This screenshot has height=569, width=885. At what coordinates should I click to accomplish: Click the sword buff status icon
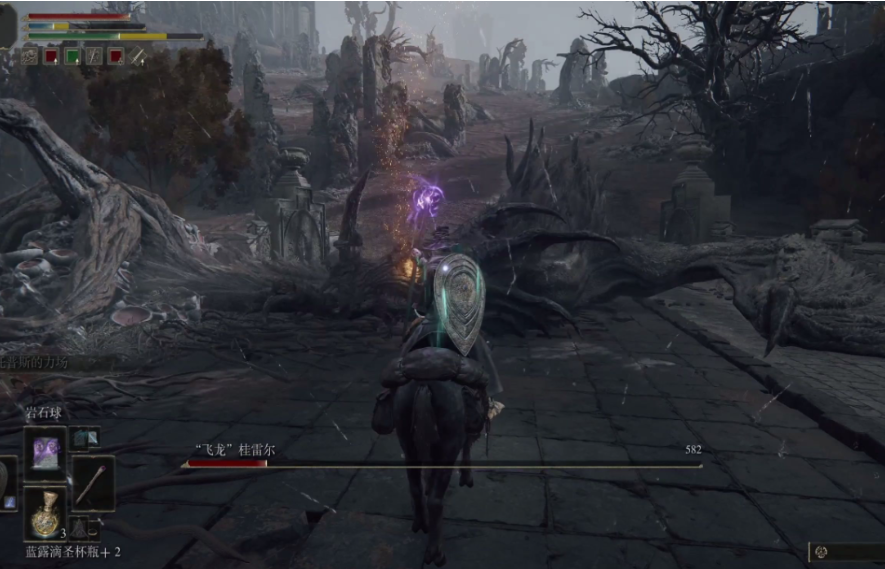tap(136, 56)
